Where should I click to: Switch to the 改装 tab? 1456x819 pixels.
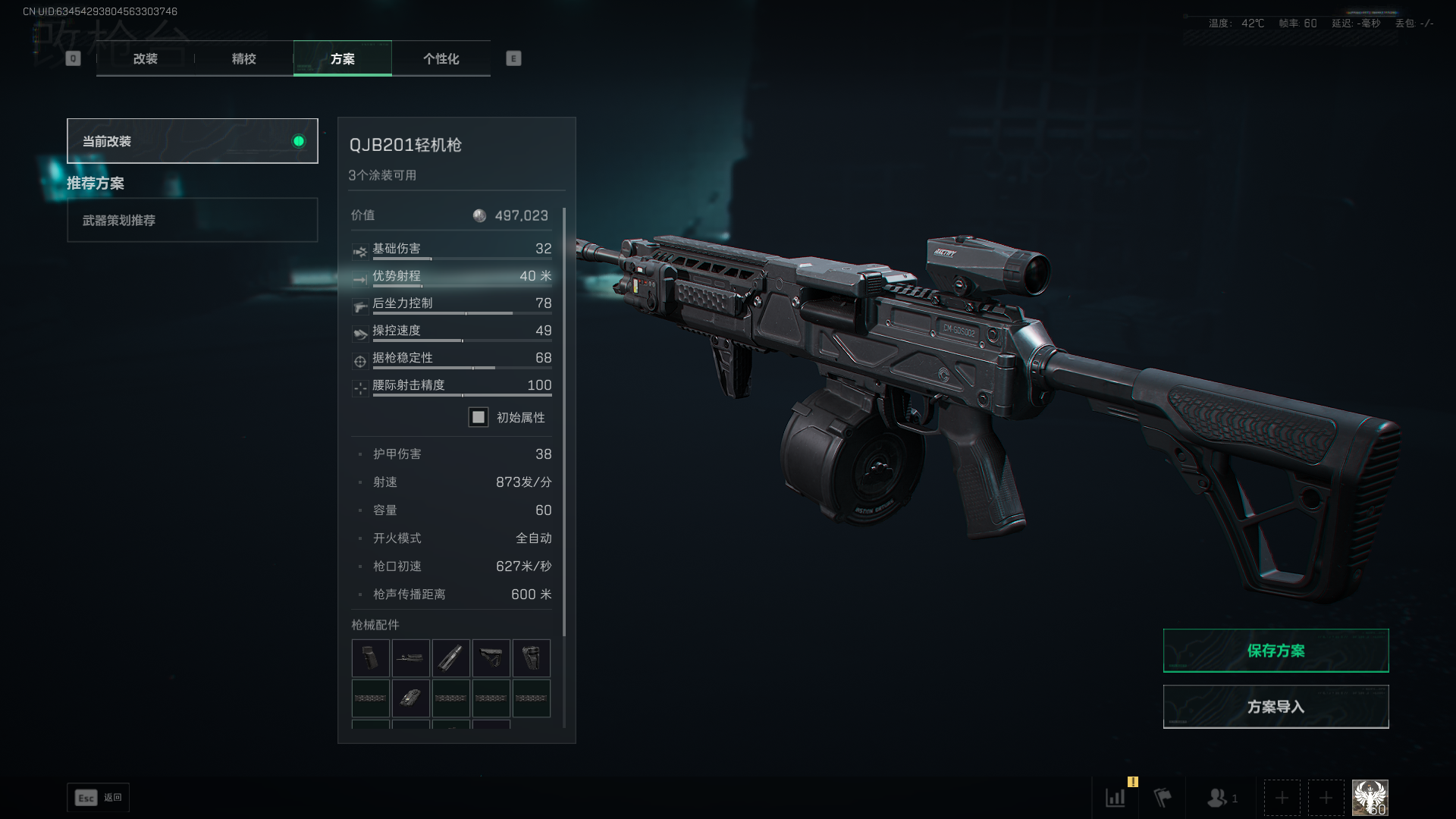coord(145,58)
